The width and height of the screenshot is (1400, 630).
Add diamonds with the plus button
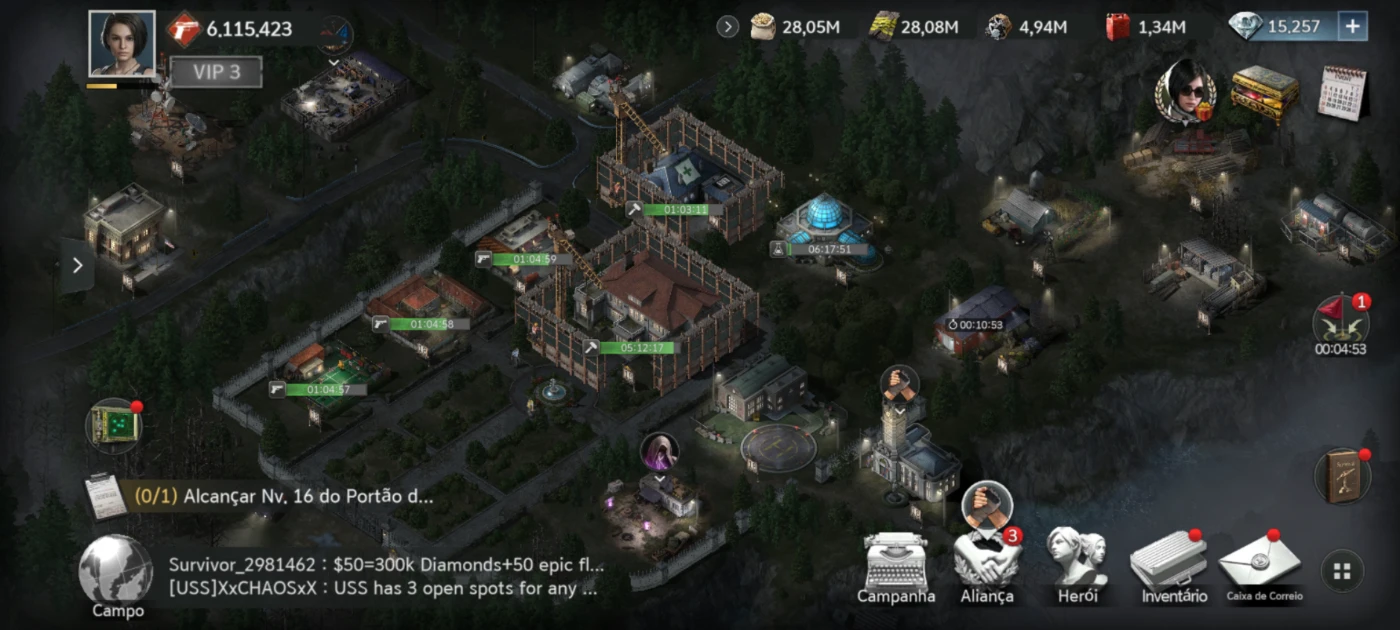click(1352, 27)
